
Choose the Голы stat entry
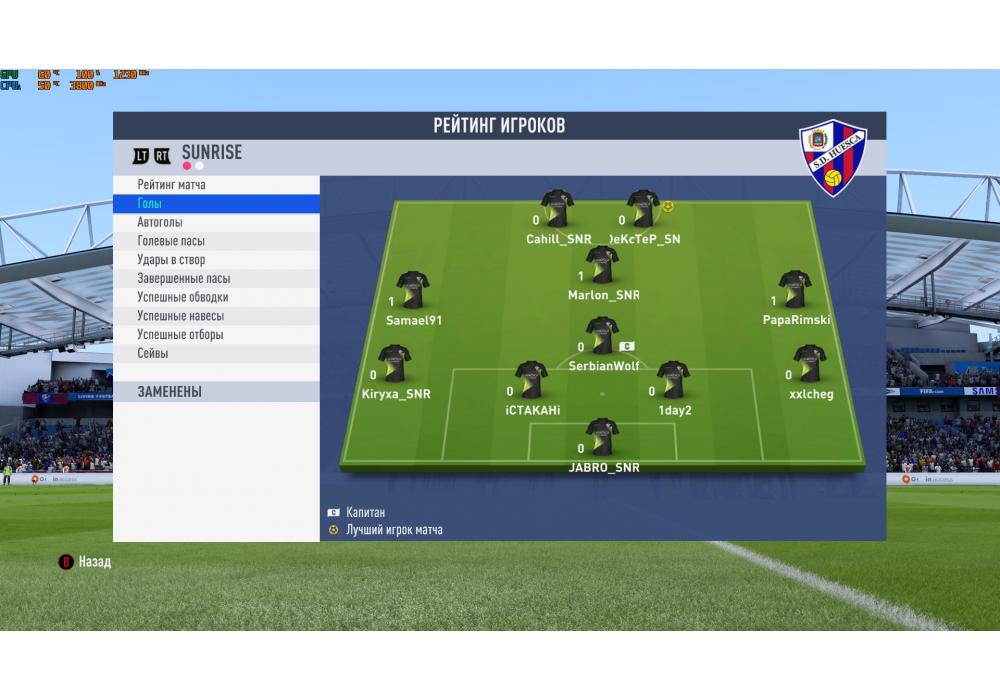coord(150,204)
